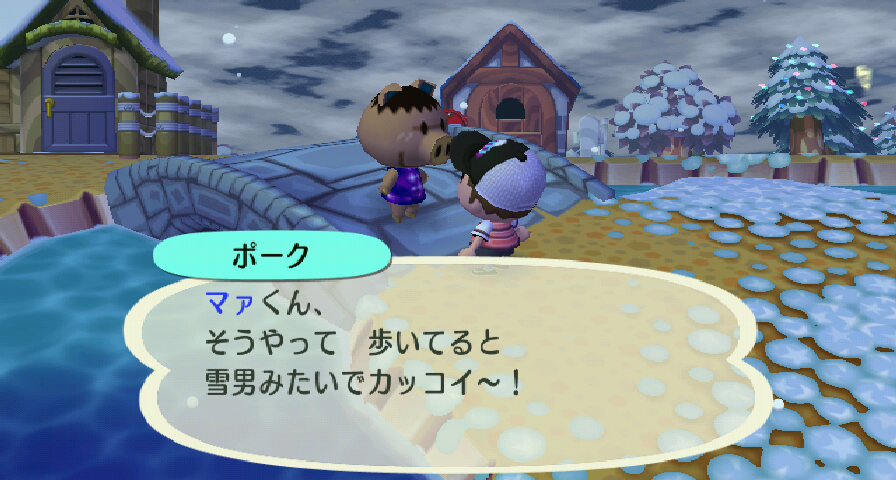This screenshot has width=896, height=480.
Task: Click the ポーク speaker name tag
Action: click(271, 254)
